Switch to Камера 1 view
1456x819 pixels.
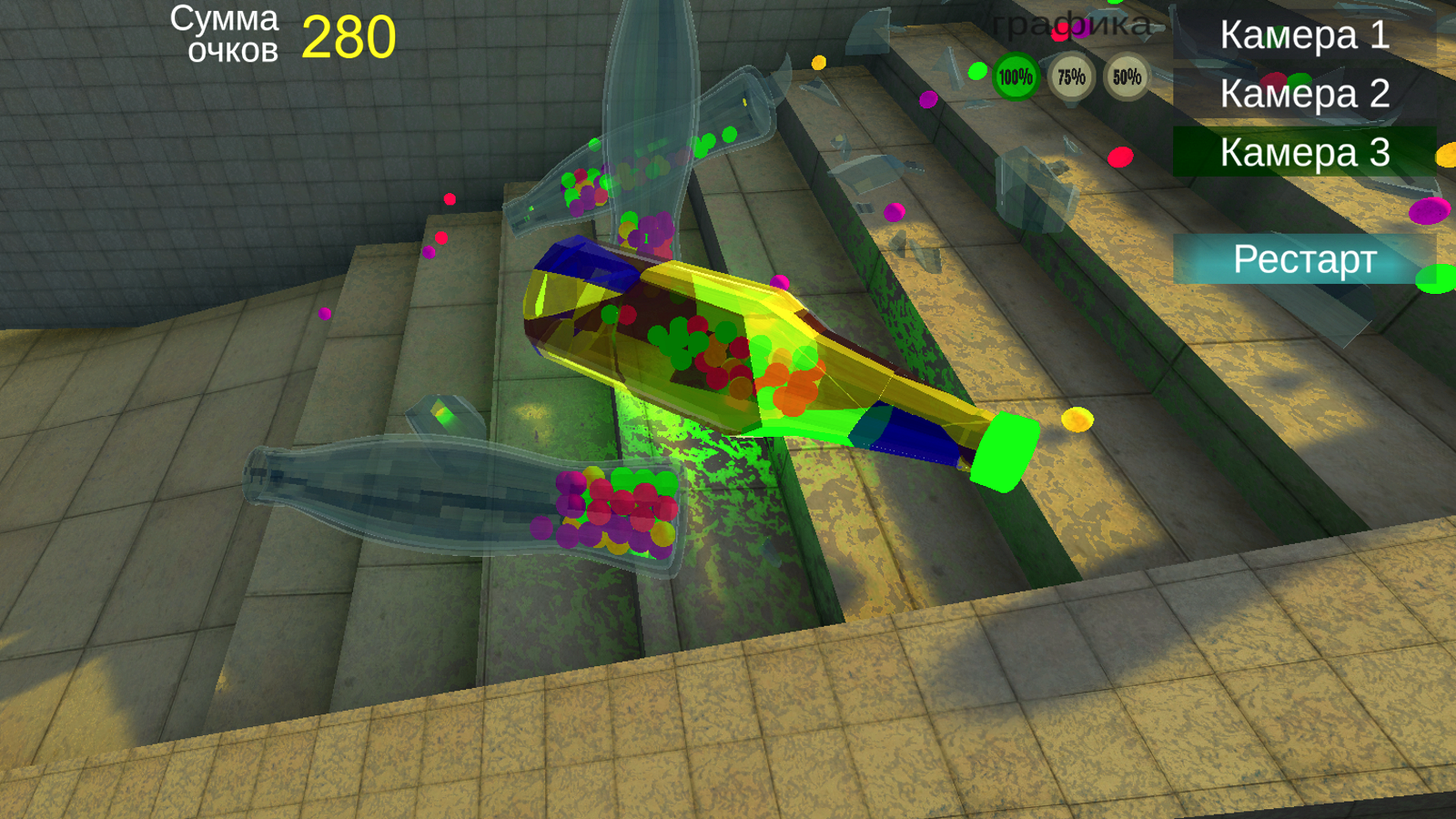[1305, 36]
